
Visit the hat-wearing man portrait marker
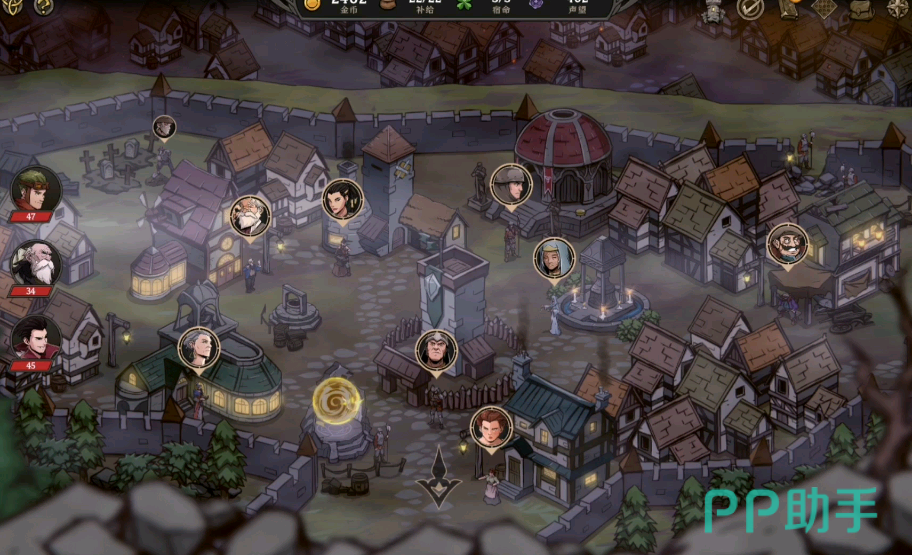(x=510, y=183)
